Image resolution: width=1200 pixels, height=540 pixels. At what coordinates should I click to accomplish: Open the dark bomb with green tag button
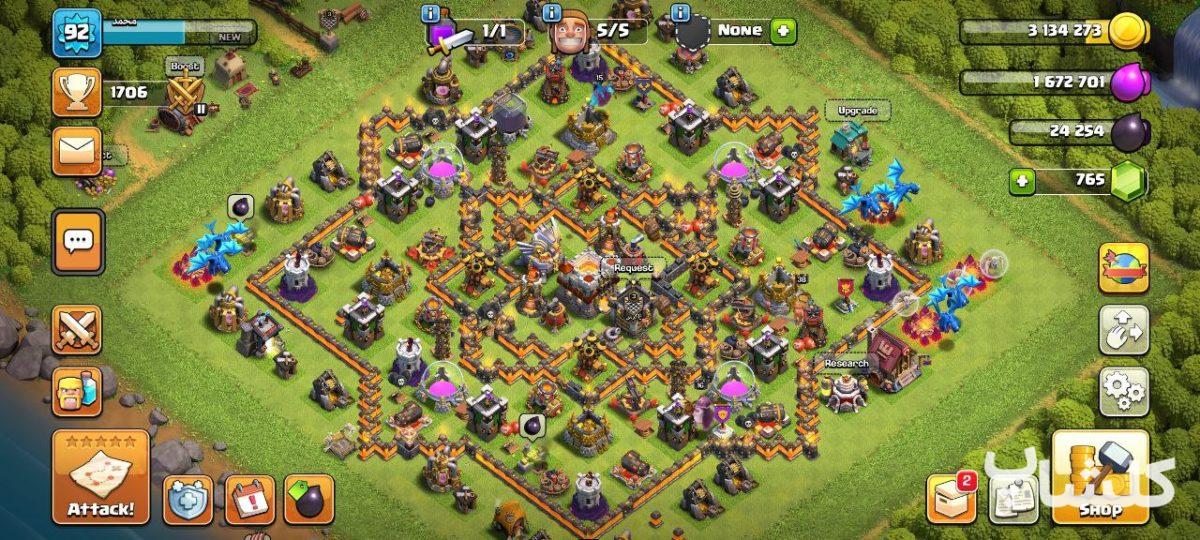(309, 498)
